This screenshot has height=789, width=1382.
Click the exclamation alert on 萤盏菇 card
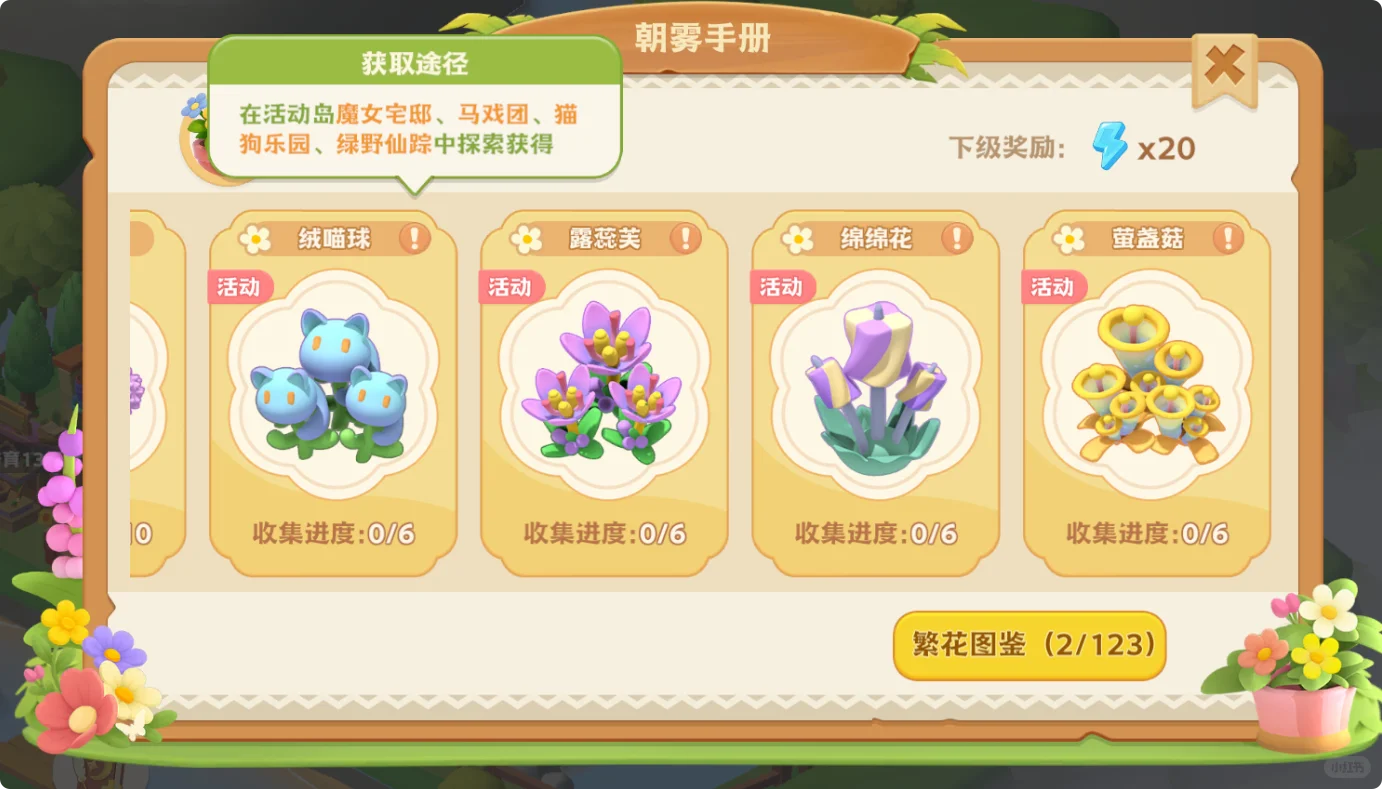point(1229,238)
